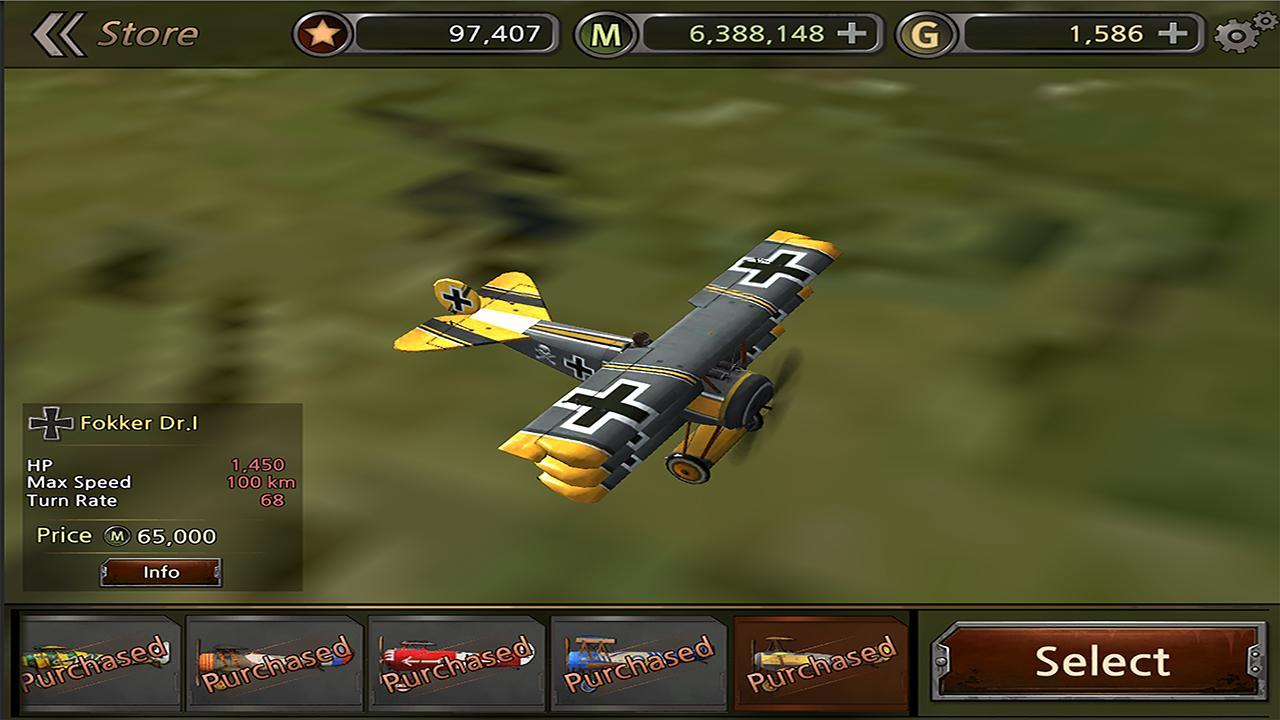Click the Store title label
This screenshot has width=1280, height=720.
tap(146, 31)
